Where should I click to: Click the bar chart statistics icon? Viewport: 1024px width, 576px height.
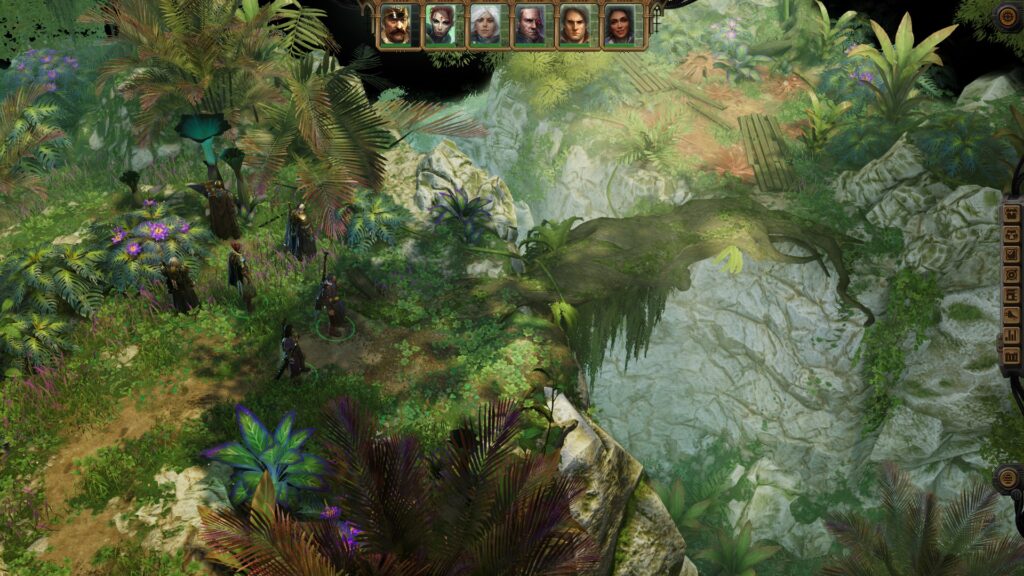(x=1011, y=335)
